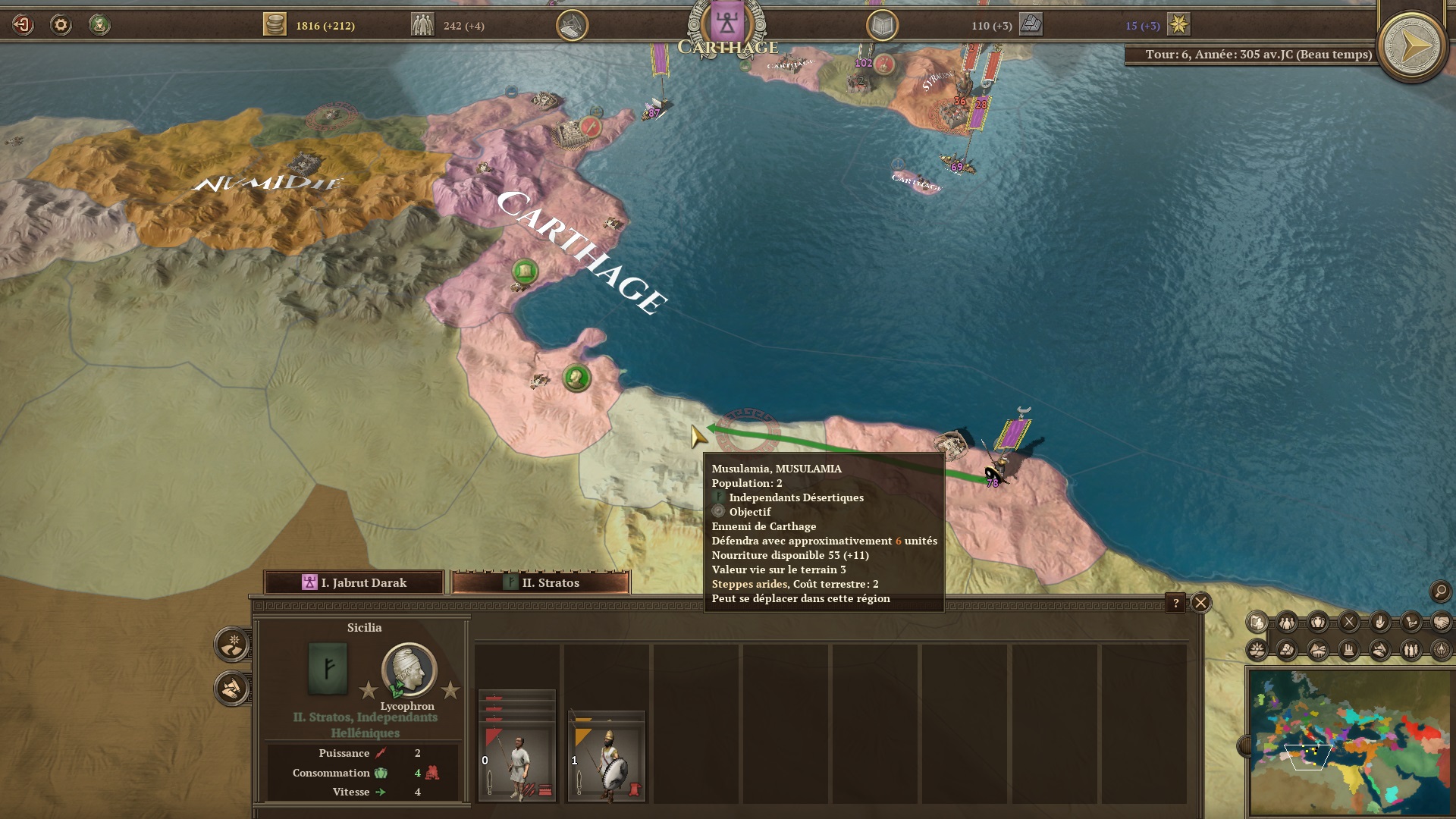The width and height of the screenshot is (1456, 819).
Task: End the turn with the golden arrow
Action: [1411, 48]
